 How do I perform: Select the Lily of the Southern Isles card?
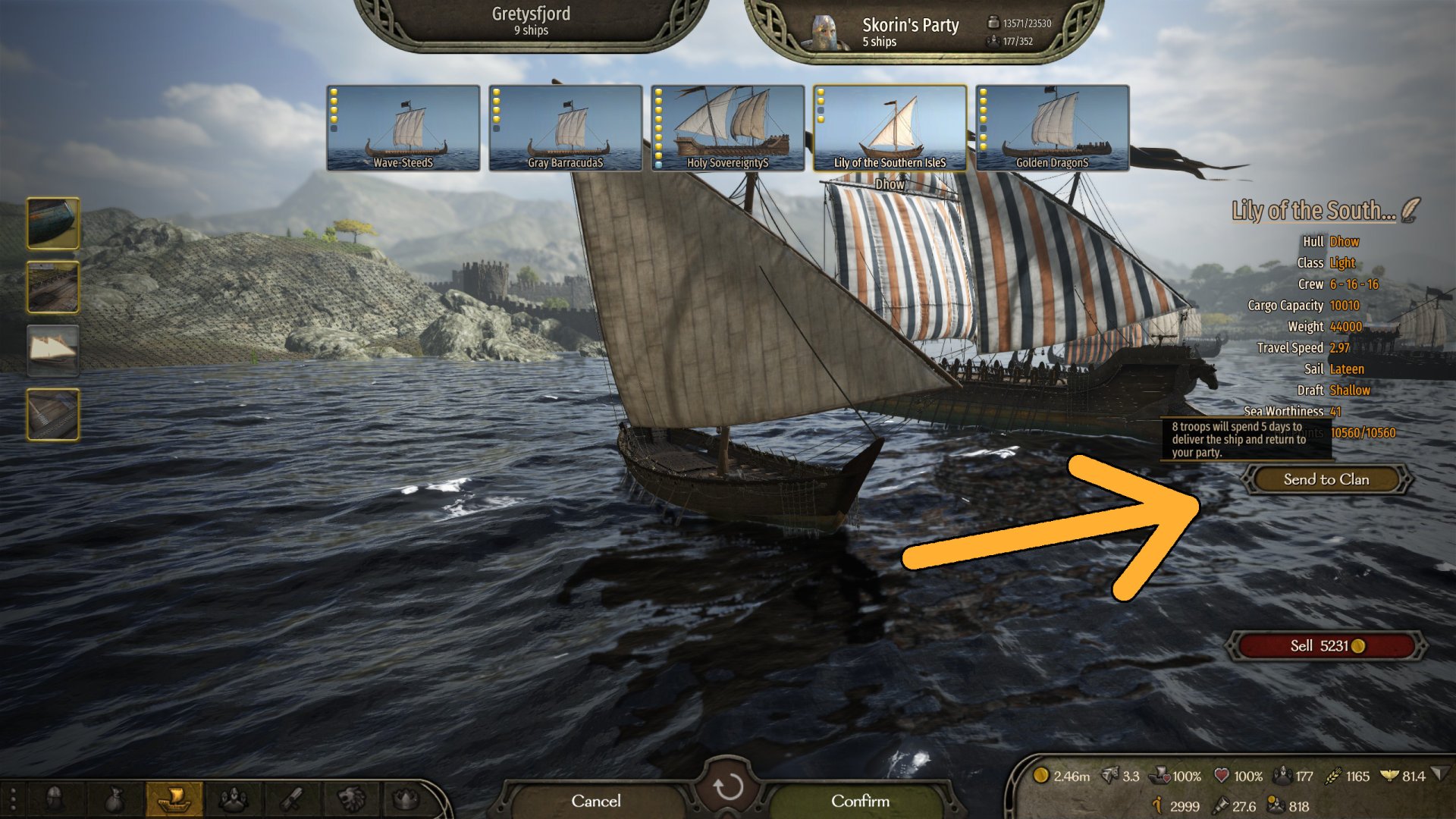890,127
